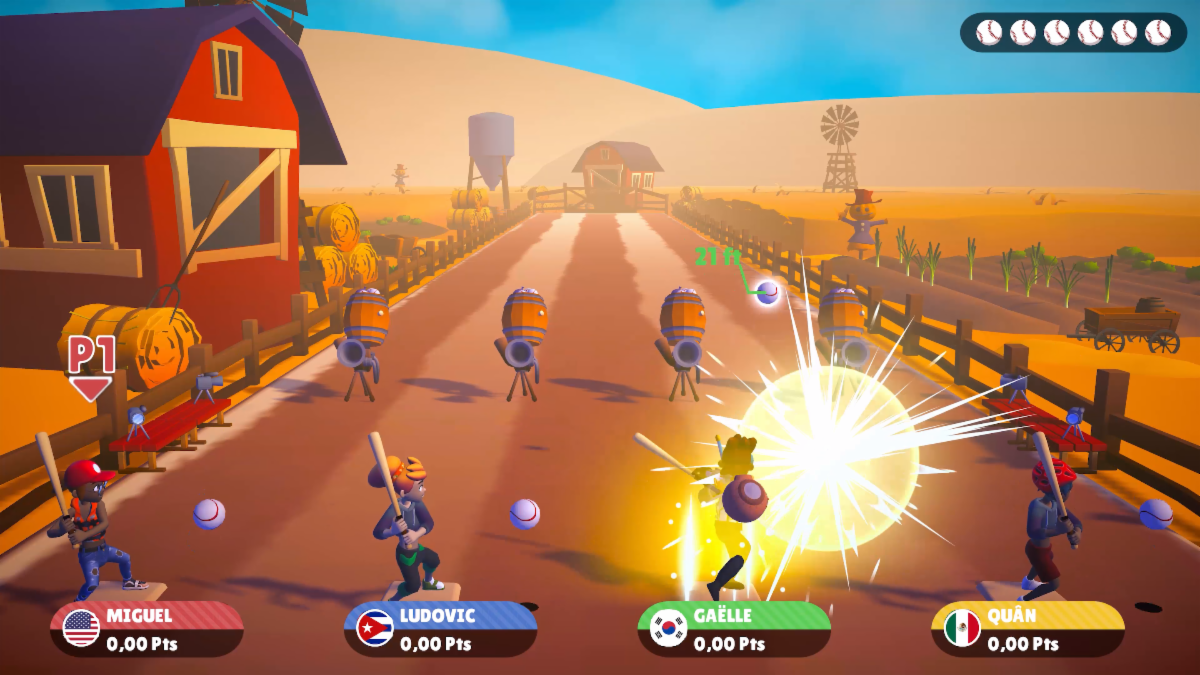Select Miguel's red player panel

pos(147,629)
